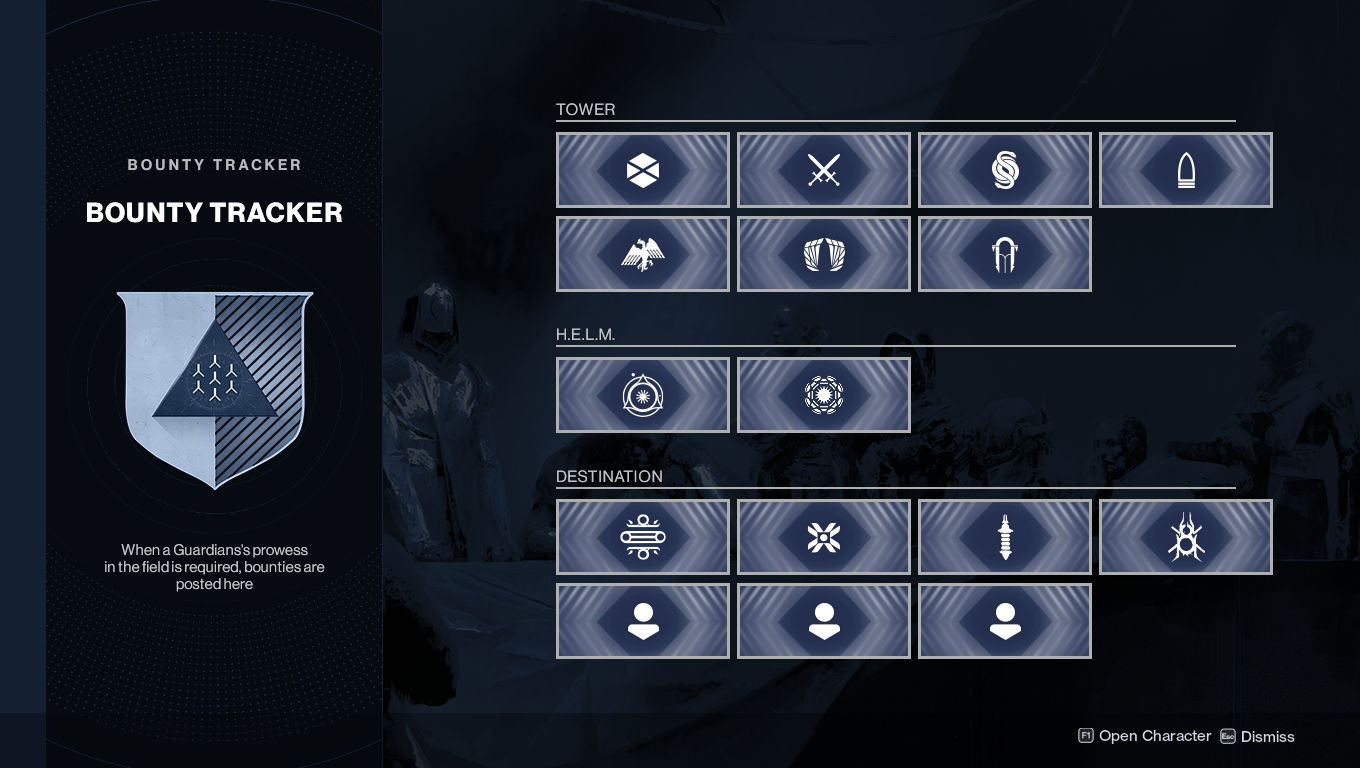Open the wind gust destination bounty tile
The width and height of the screenshot is (1360, 768).
tap(643, 537)
